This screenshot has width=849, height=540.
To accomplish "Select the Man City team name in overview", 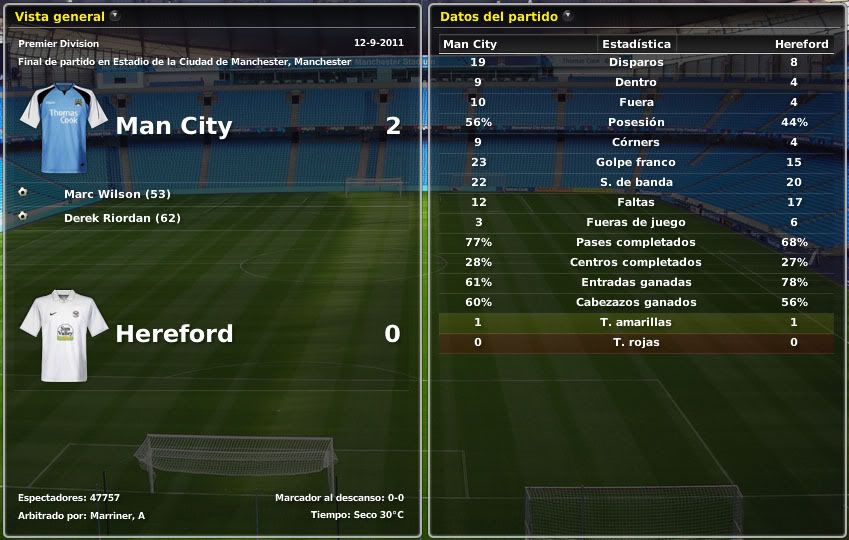I will coord(174,126).
